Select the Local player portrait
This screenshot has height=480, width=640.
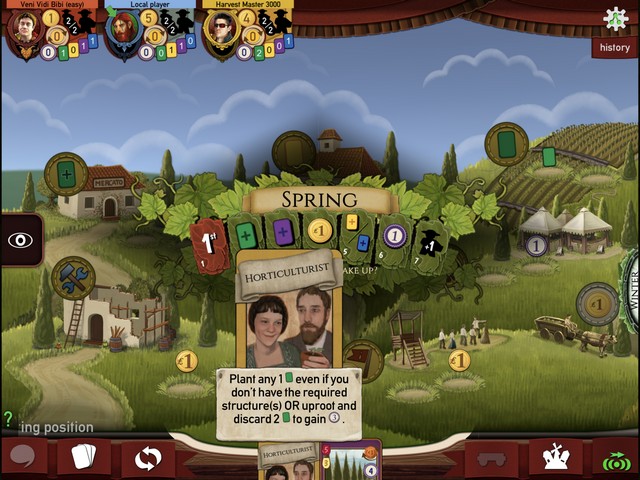(124, 30)
